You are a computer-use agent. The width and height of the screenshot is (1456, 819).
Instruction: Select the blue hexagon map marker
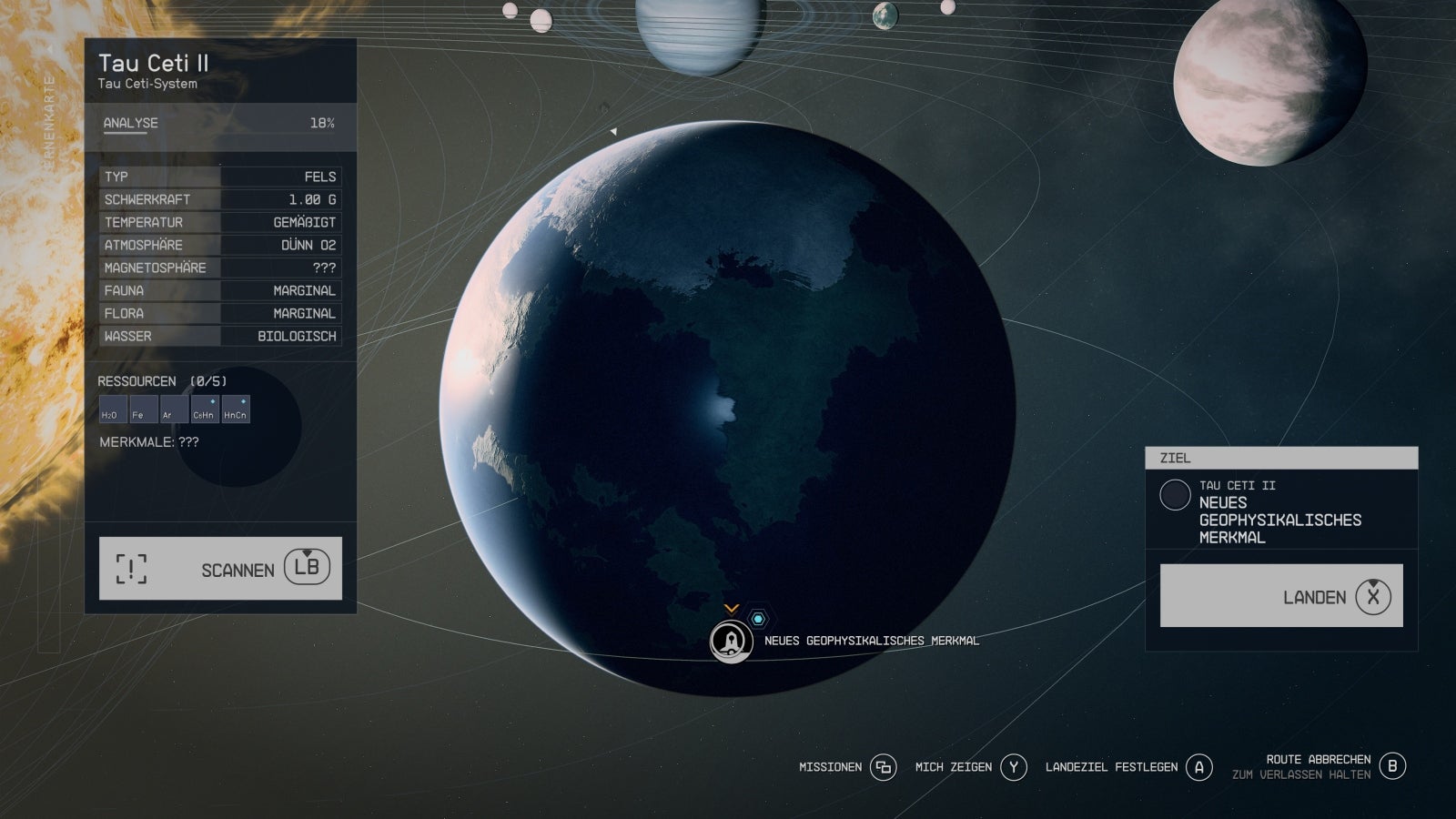[757, 619]
